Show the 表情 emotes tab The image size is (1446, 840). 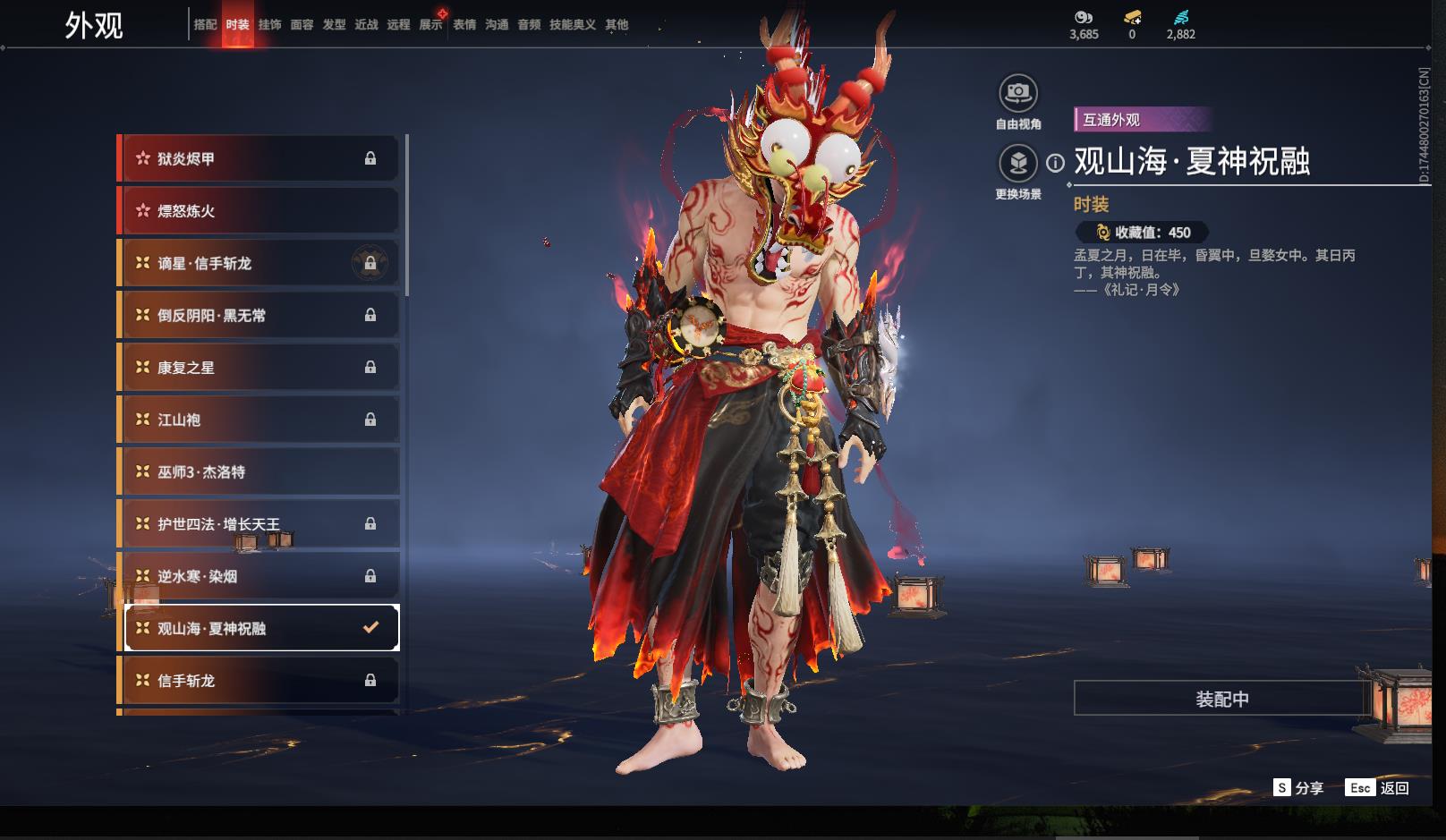pyautogui.click(x=464, y=25)
